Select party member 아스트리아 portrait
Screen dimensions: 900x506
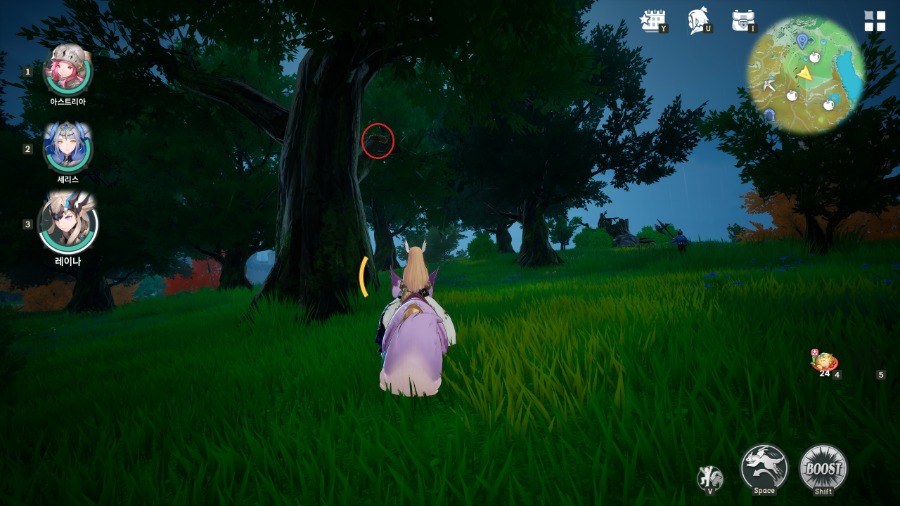point(68,70)
